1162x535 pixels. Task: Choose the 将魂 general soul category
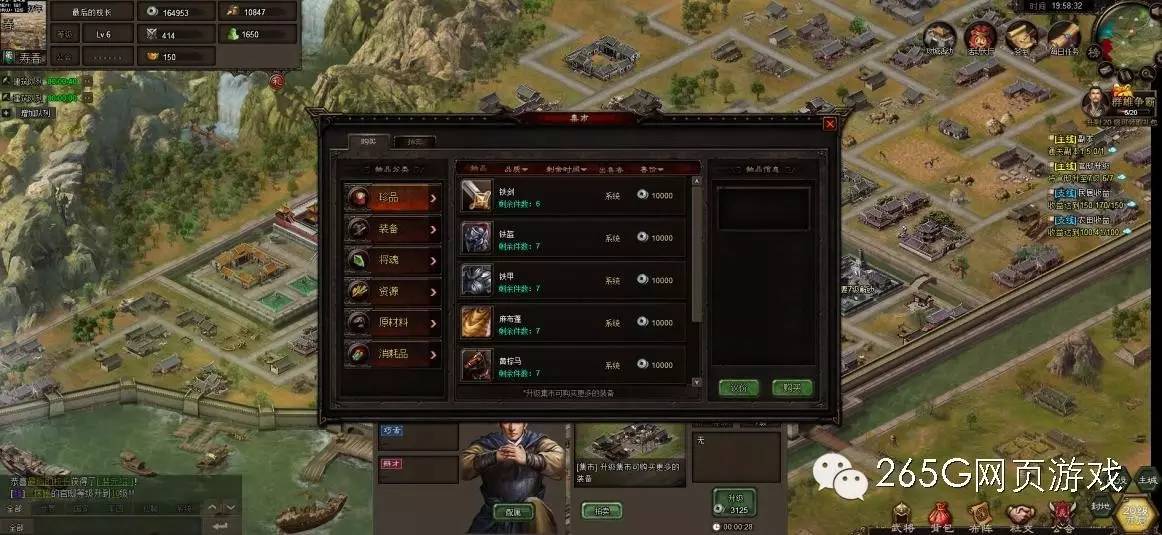pyautogui.click(x=393, y=260)
